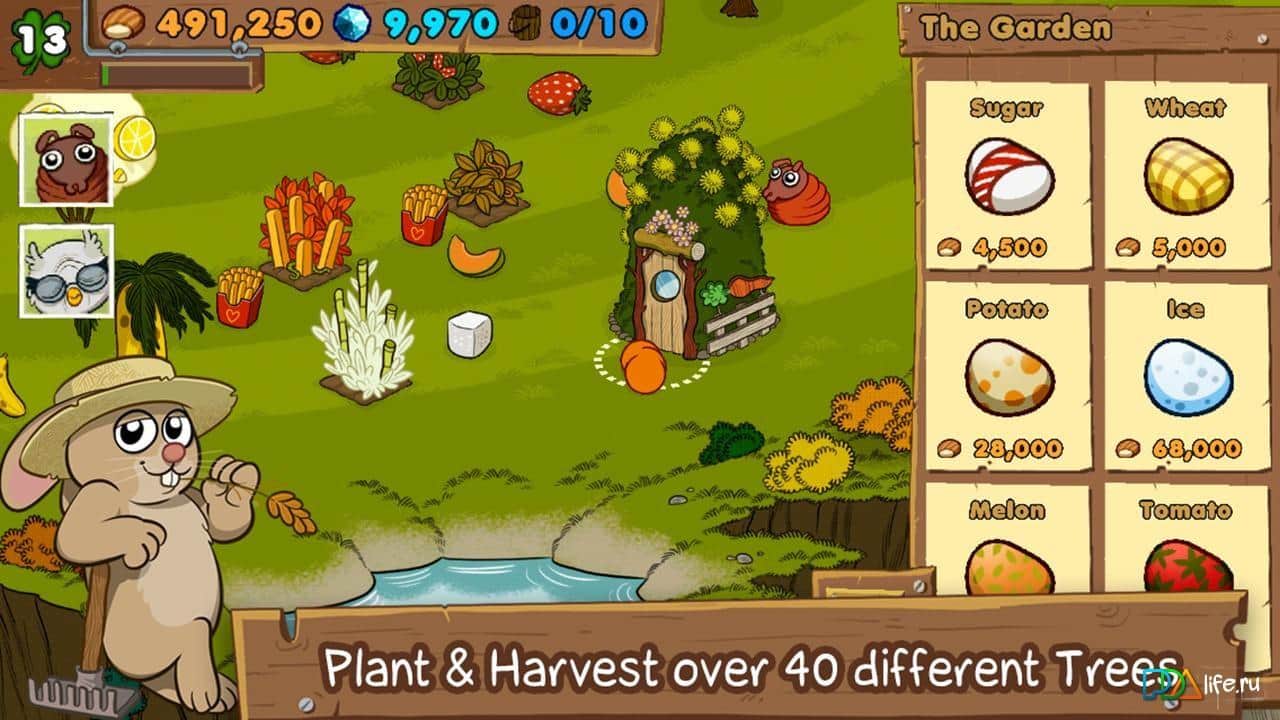
Task: Click the tree house door
Action: coord(663,300)
